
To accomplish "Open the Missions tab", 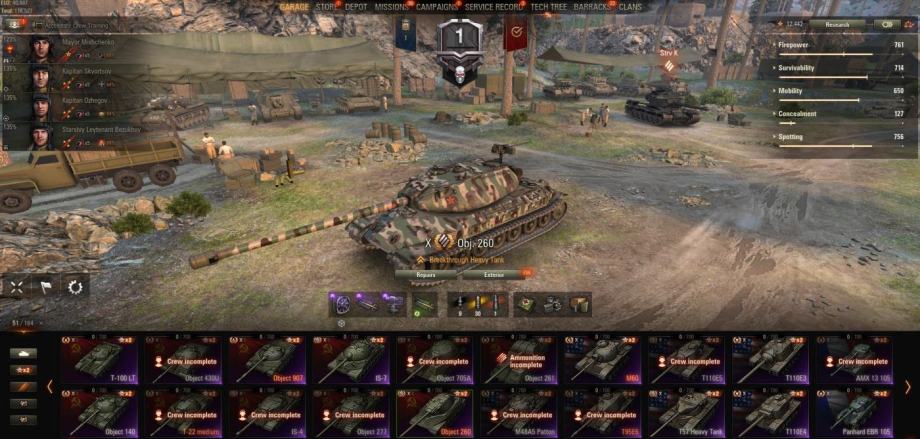I will coord(391,6).
